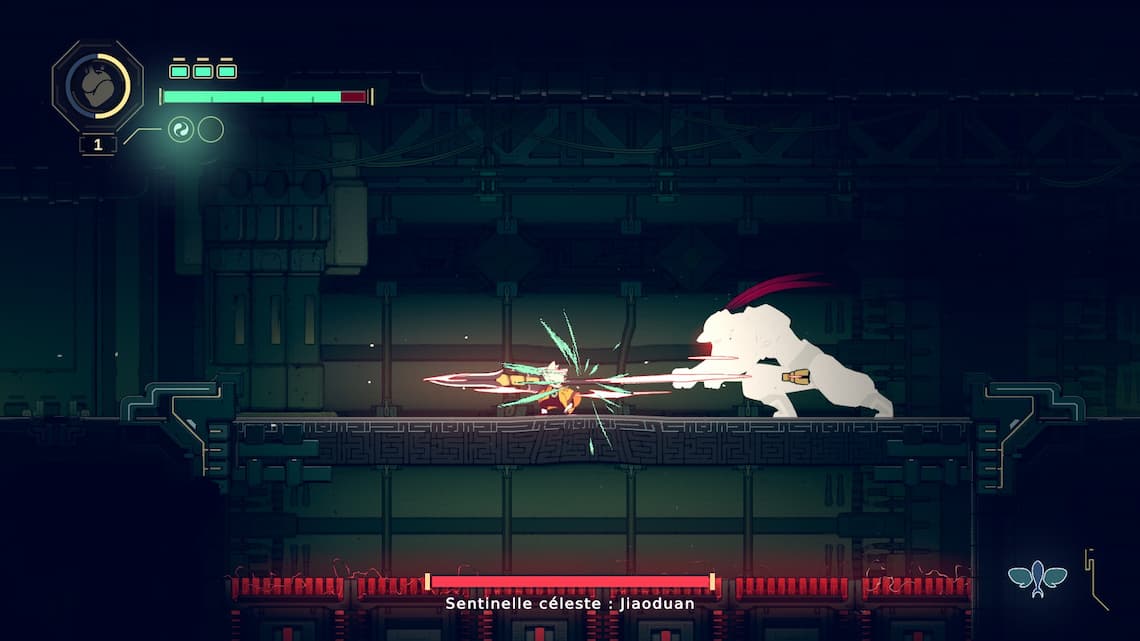
Task: Select the filled yin-yang qi charge
Action: point(181,129)
